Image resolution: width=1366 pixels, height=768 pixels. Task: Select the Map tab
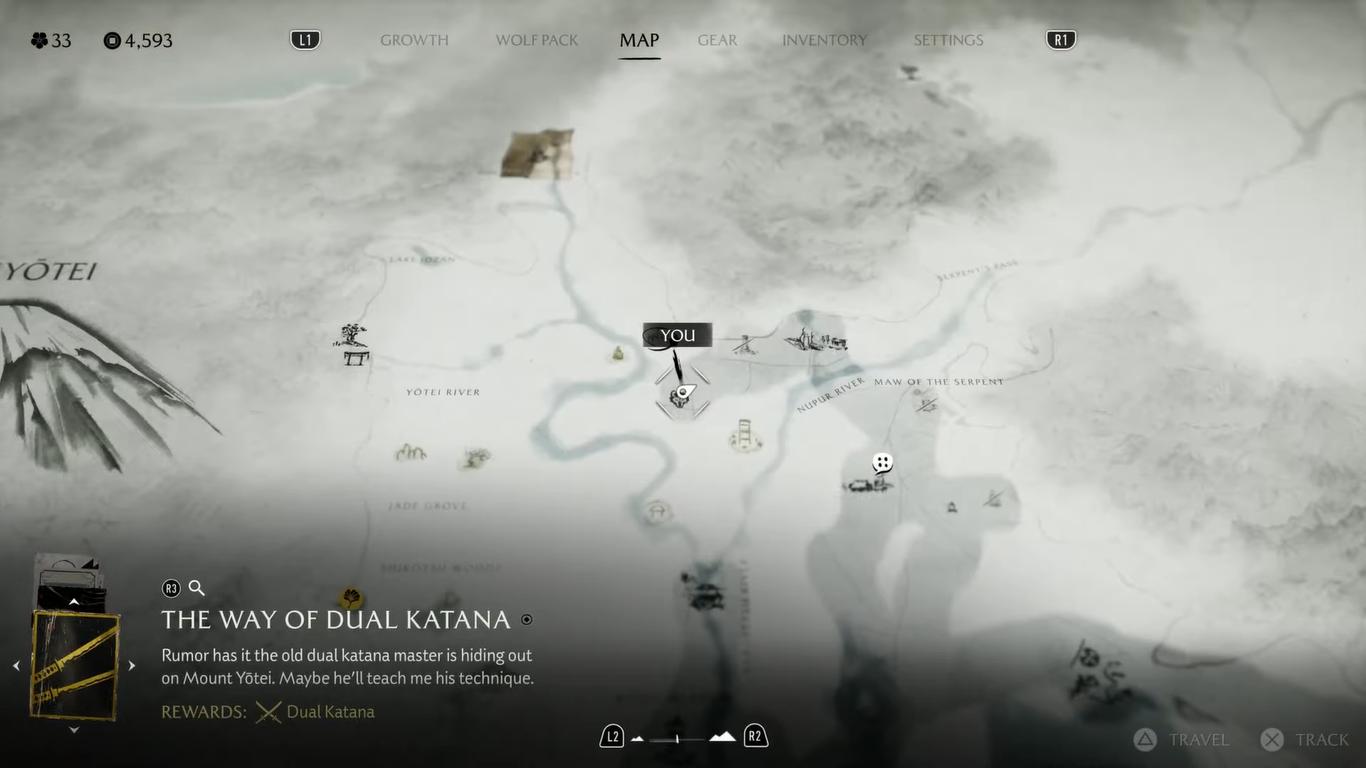[x=639, y=40]
